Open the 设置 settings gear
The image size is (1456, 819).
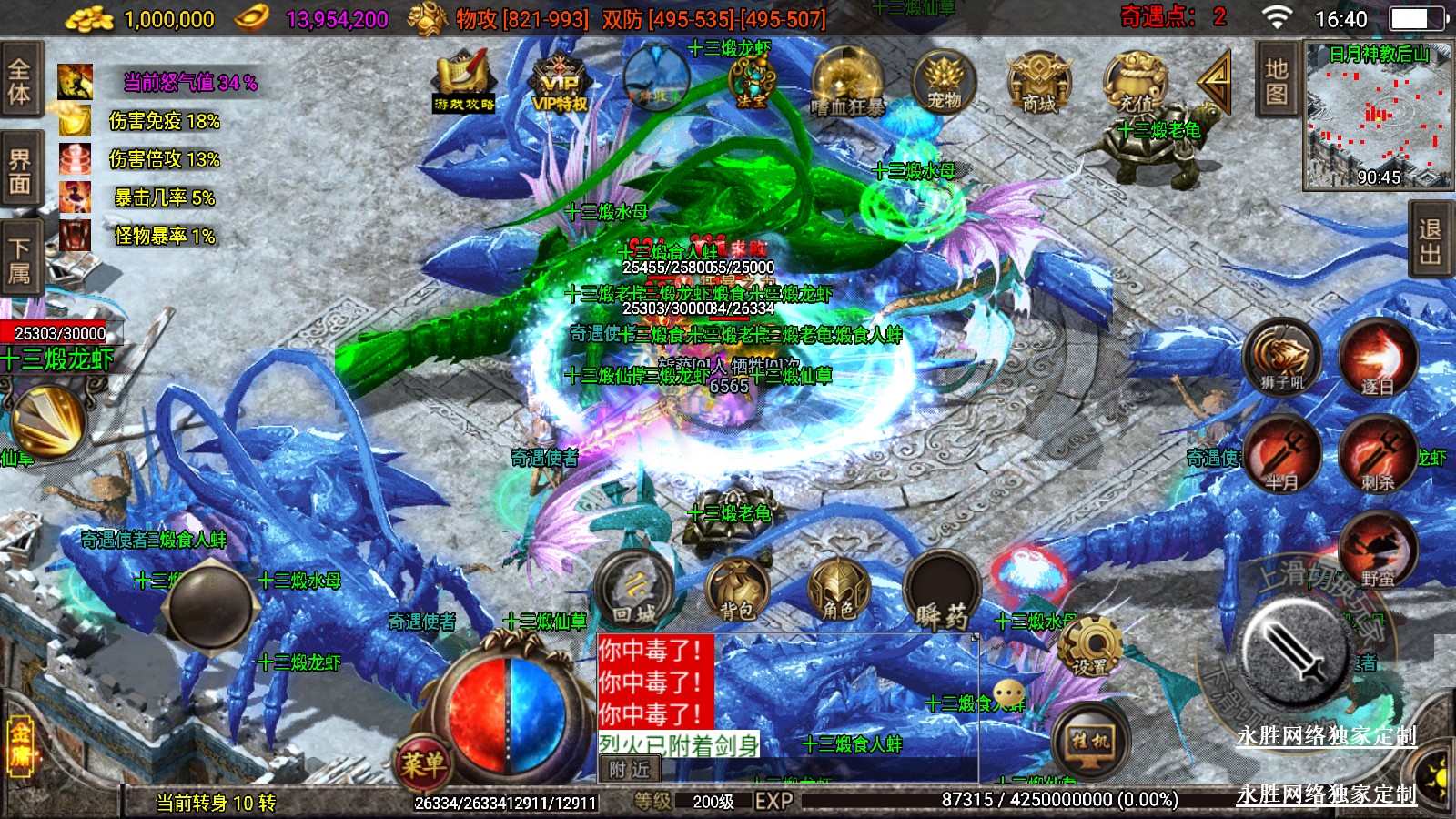pos(1089,645)
